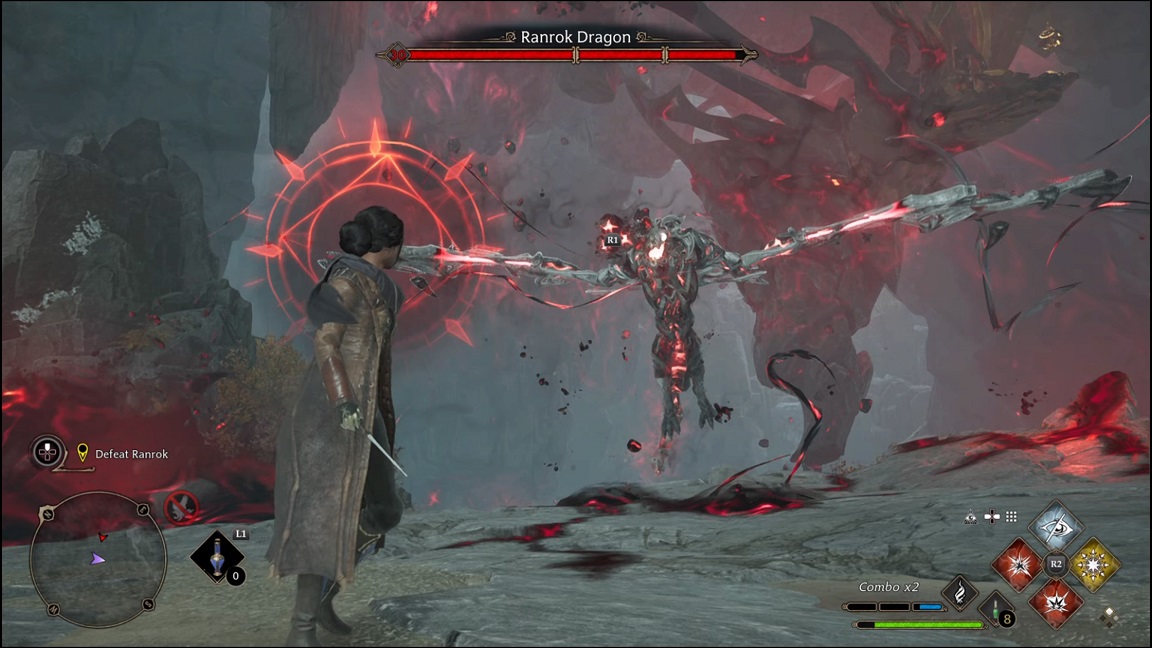1152x648 pixels.
Task: Use the blue potion tool slot
Action: (x=216, y=557)
